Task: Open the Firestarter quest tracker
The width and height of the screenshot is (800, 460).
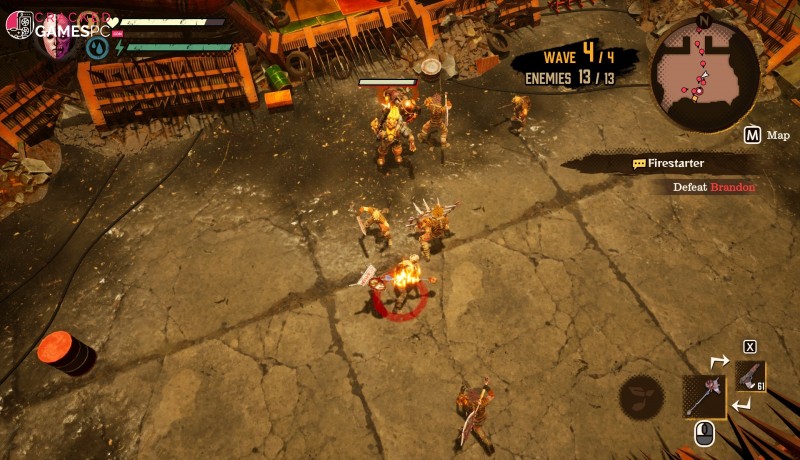Action: (676, 163)
